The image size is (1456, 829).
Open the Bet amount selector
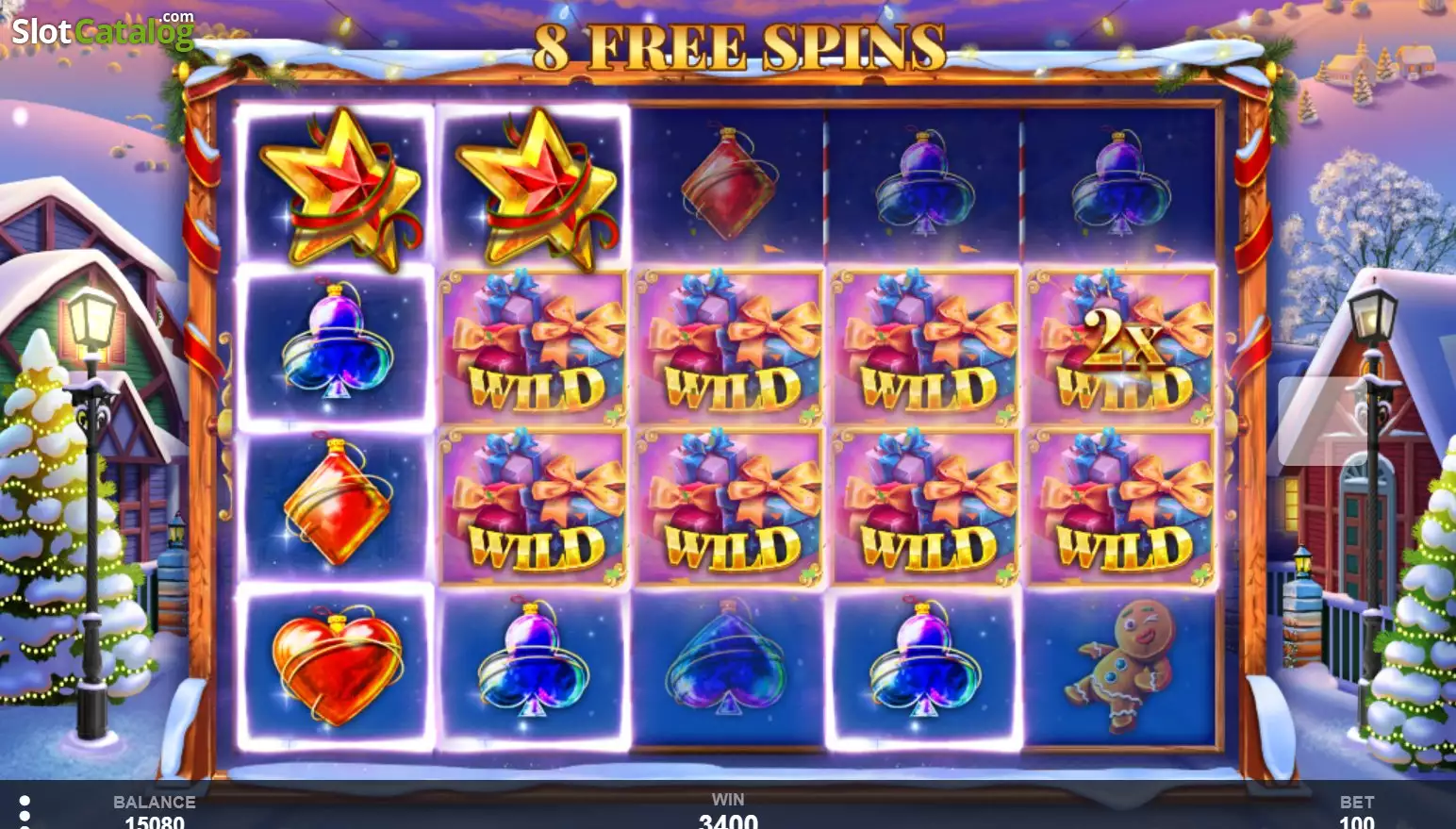[x=1356, y=812]
